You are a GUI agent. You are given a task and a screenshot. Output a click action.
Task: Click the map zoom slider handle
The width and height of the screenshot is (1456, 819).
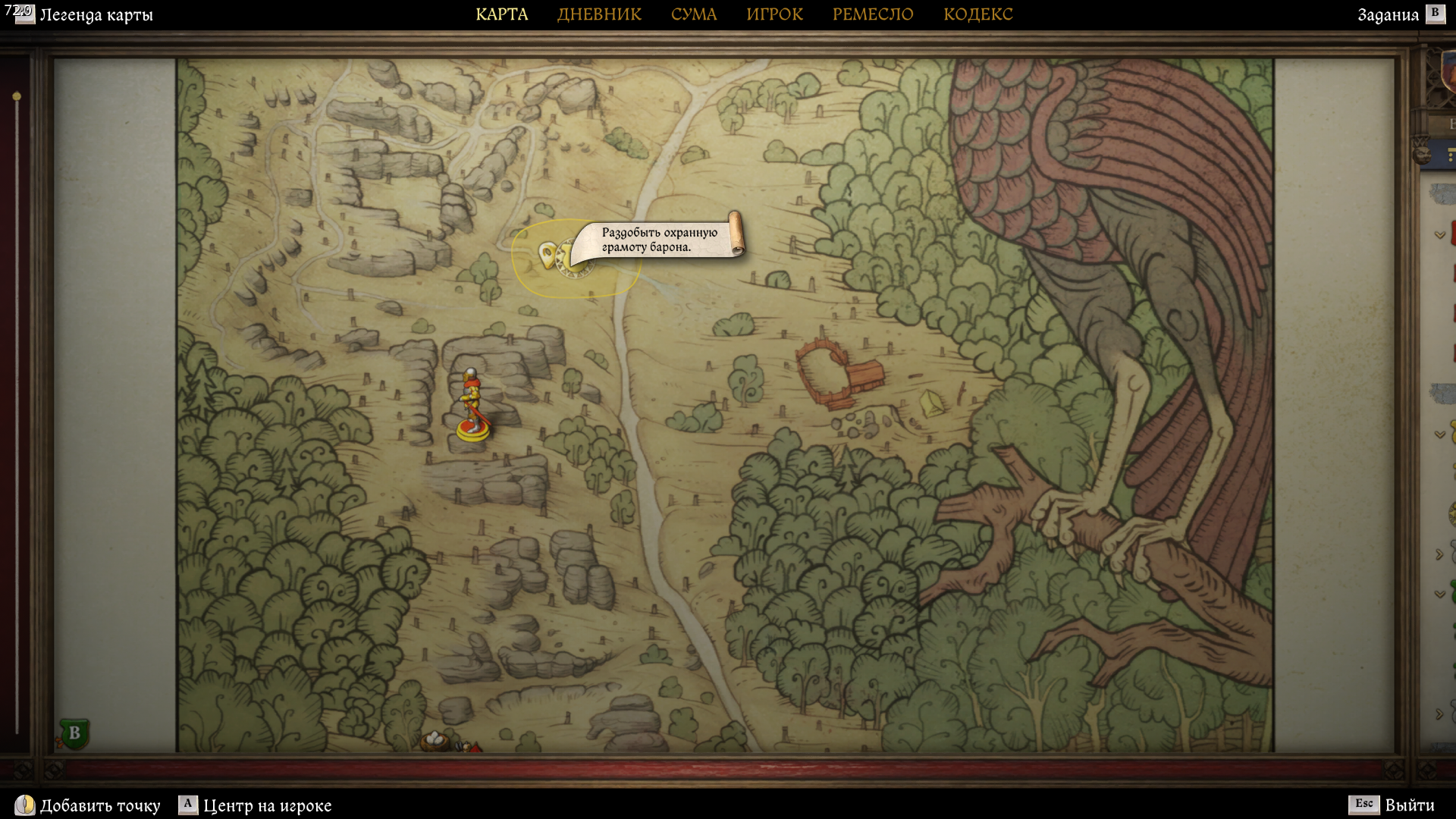click(17, 96)
